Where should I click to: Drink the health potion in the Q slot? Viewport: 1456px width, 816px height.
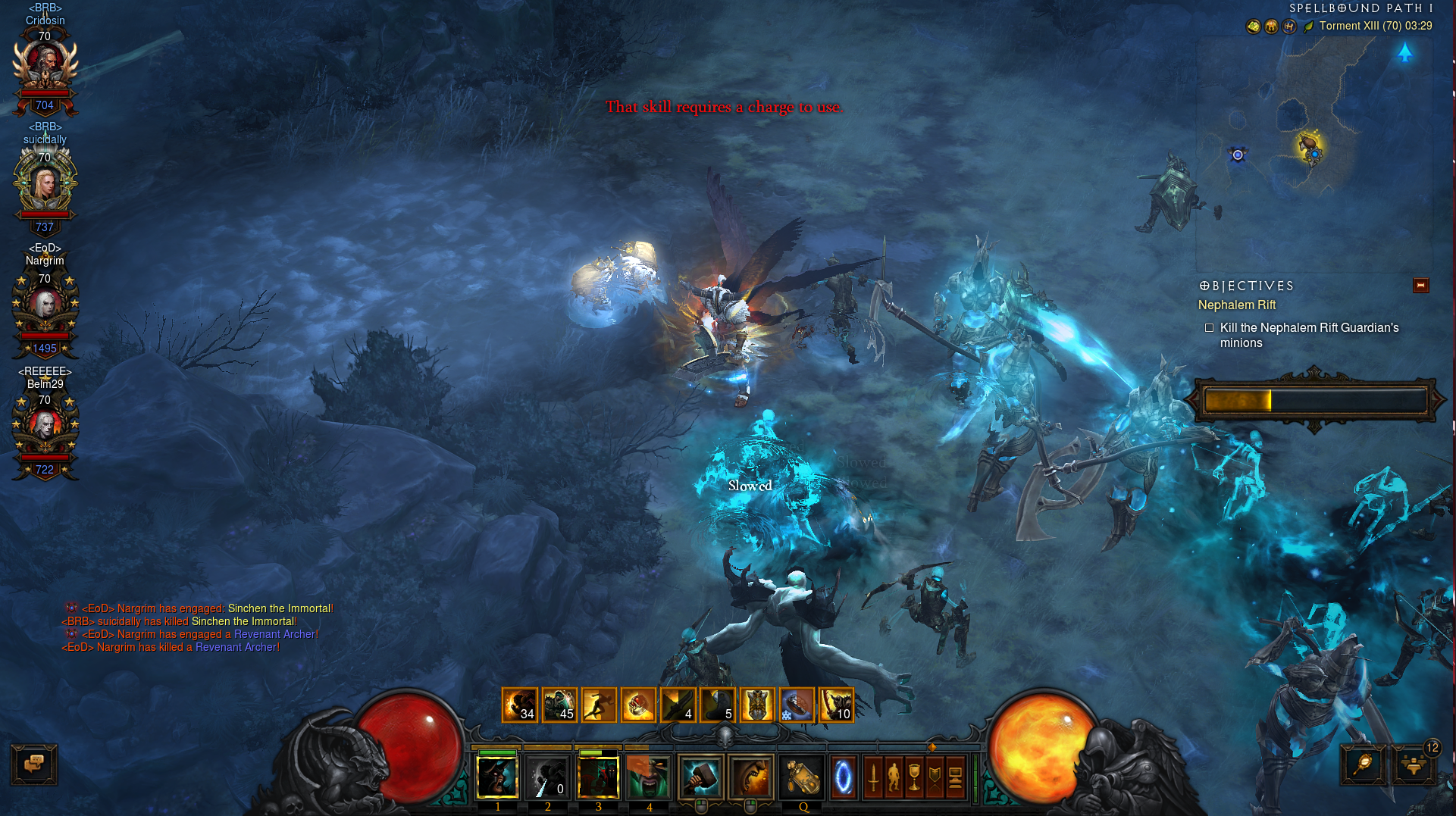click(x=803, y=777)
